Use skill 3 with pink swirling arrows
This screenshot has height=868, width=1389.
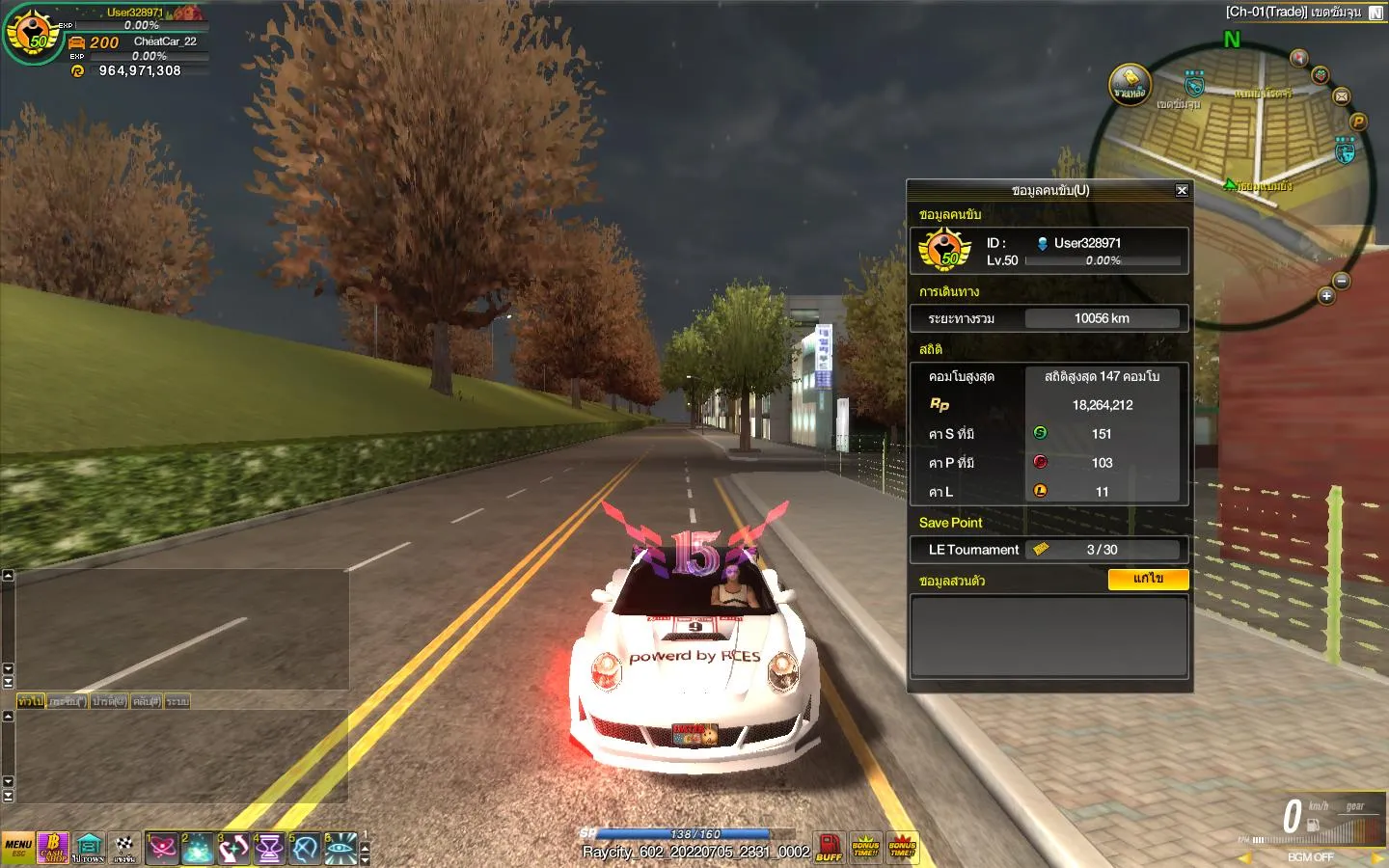233,849
